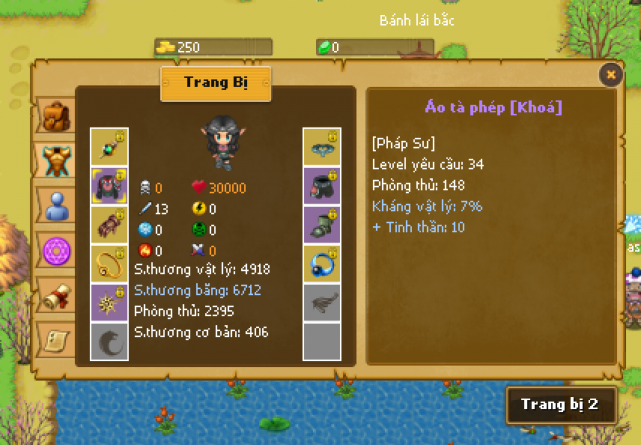Image resolution: width=641 pixels, height=445 pixels.
Task: Select the brown gloves equipment slot
Action: click(109, 224)
